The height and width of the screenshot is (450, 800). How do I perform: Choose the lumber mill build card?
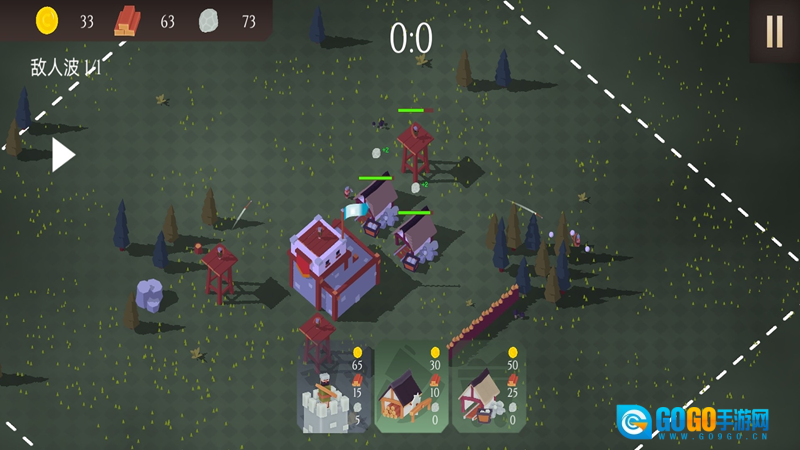click(412, 388)
